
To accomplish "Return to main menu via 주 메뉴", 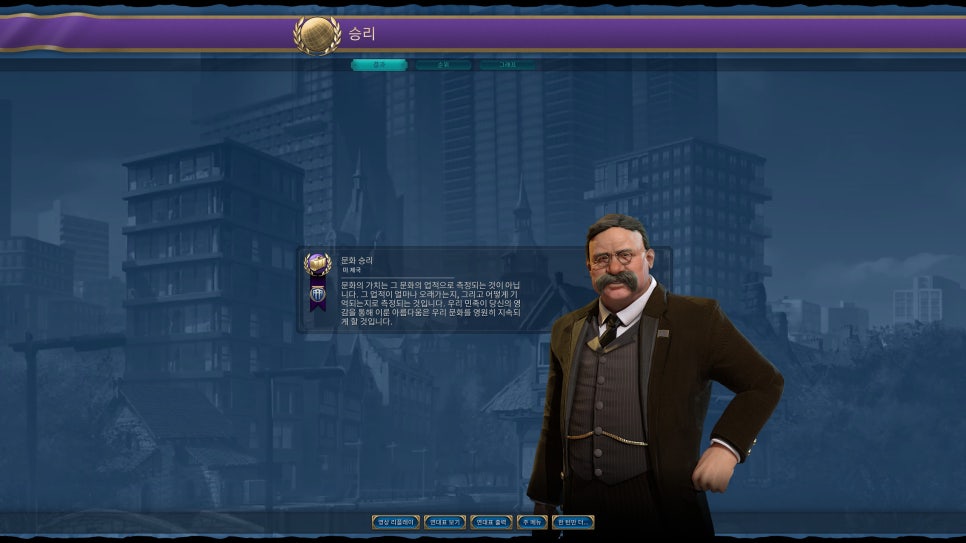I will click(x=532, y=522).
